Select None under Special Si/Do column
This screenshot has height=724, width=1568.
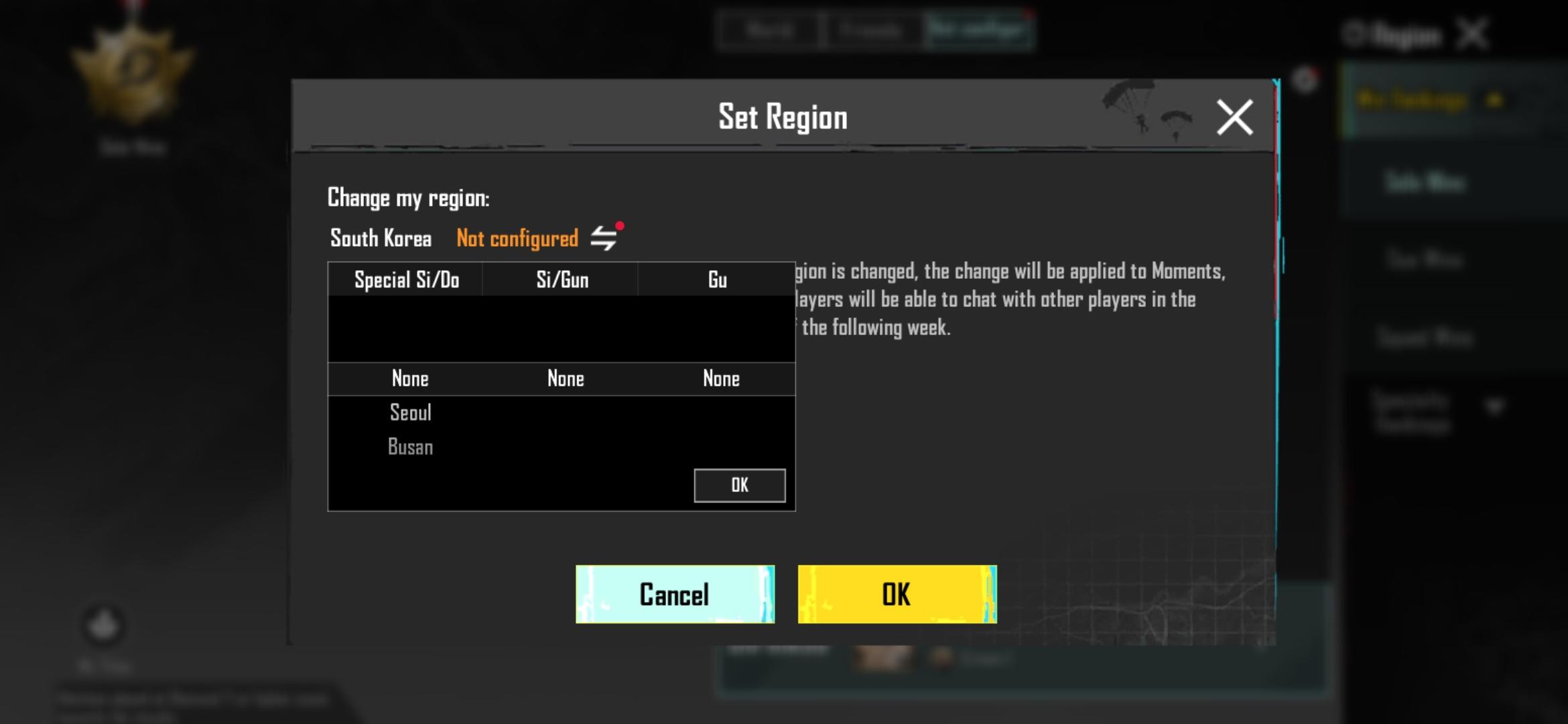[409, 379]
